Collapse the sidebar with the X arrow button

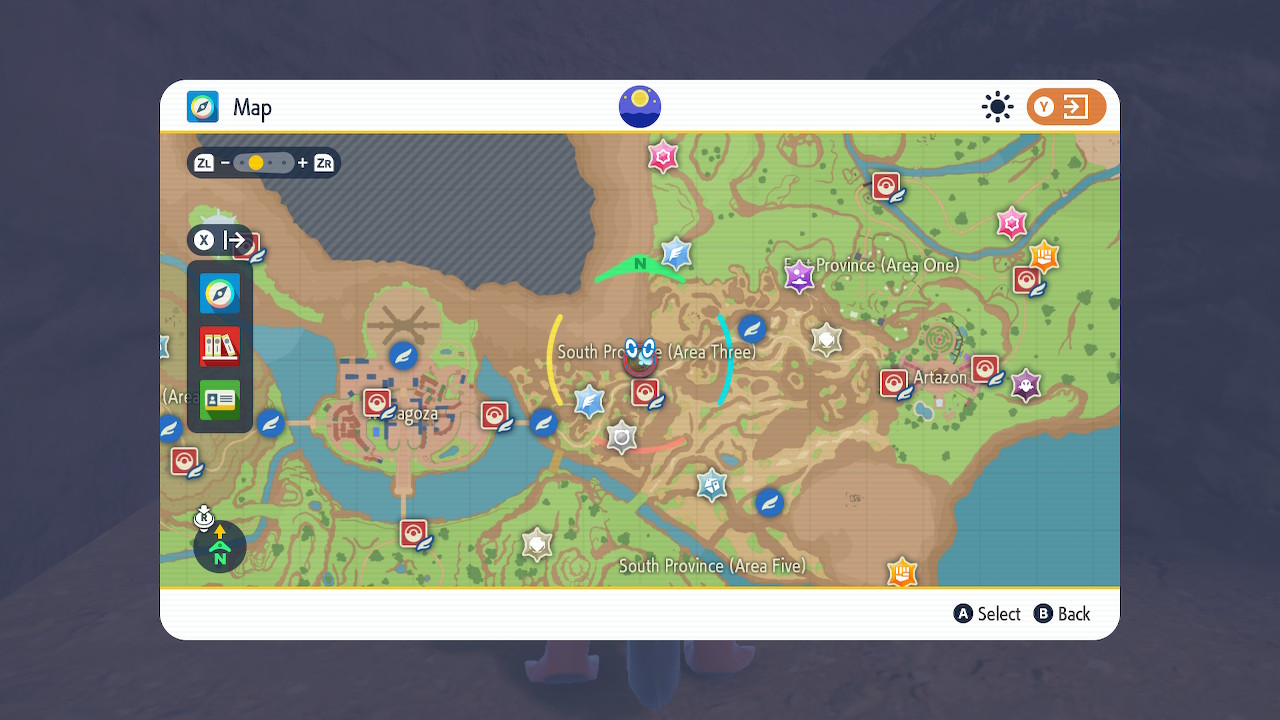204,240
